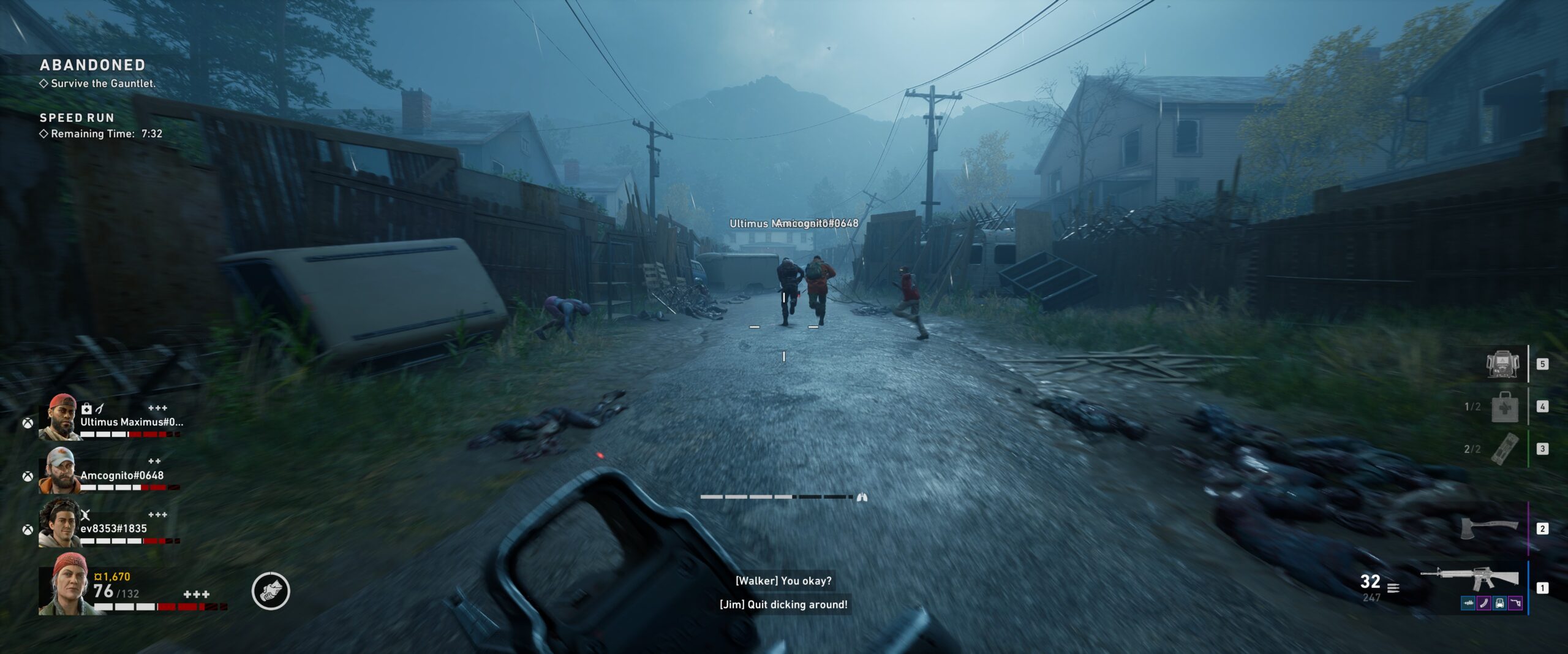
Task: Select teammate Amcognito#0648 portrait
Action: (x=60, y=471)
